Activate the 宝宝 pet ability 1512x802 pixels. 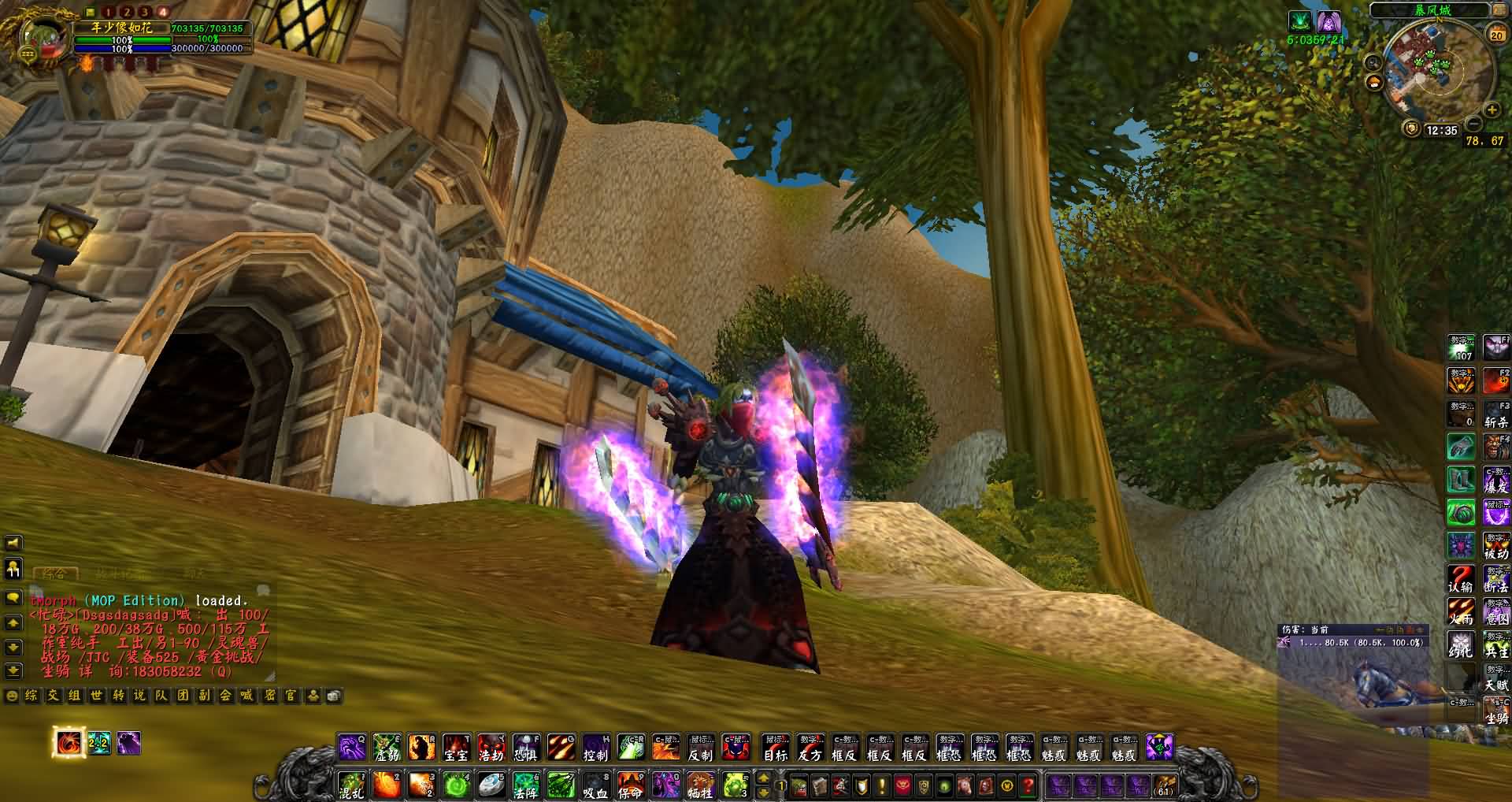pos(456,747)
